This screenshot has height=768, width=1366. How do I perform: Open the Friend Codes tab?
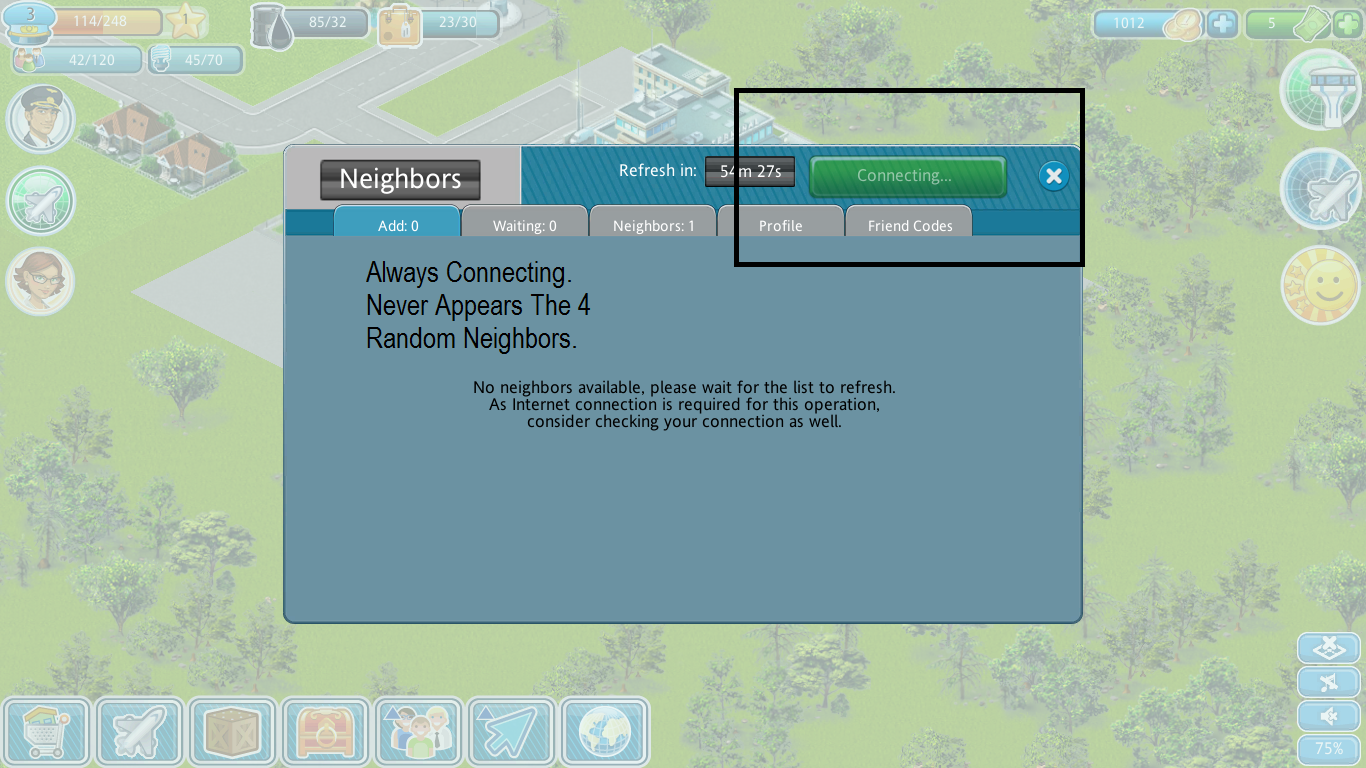point(909,224)
